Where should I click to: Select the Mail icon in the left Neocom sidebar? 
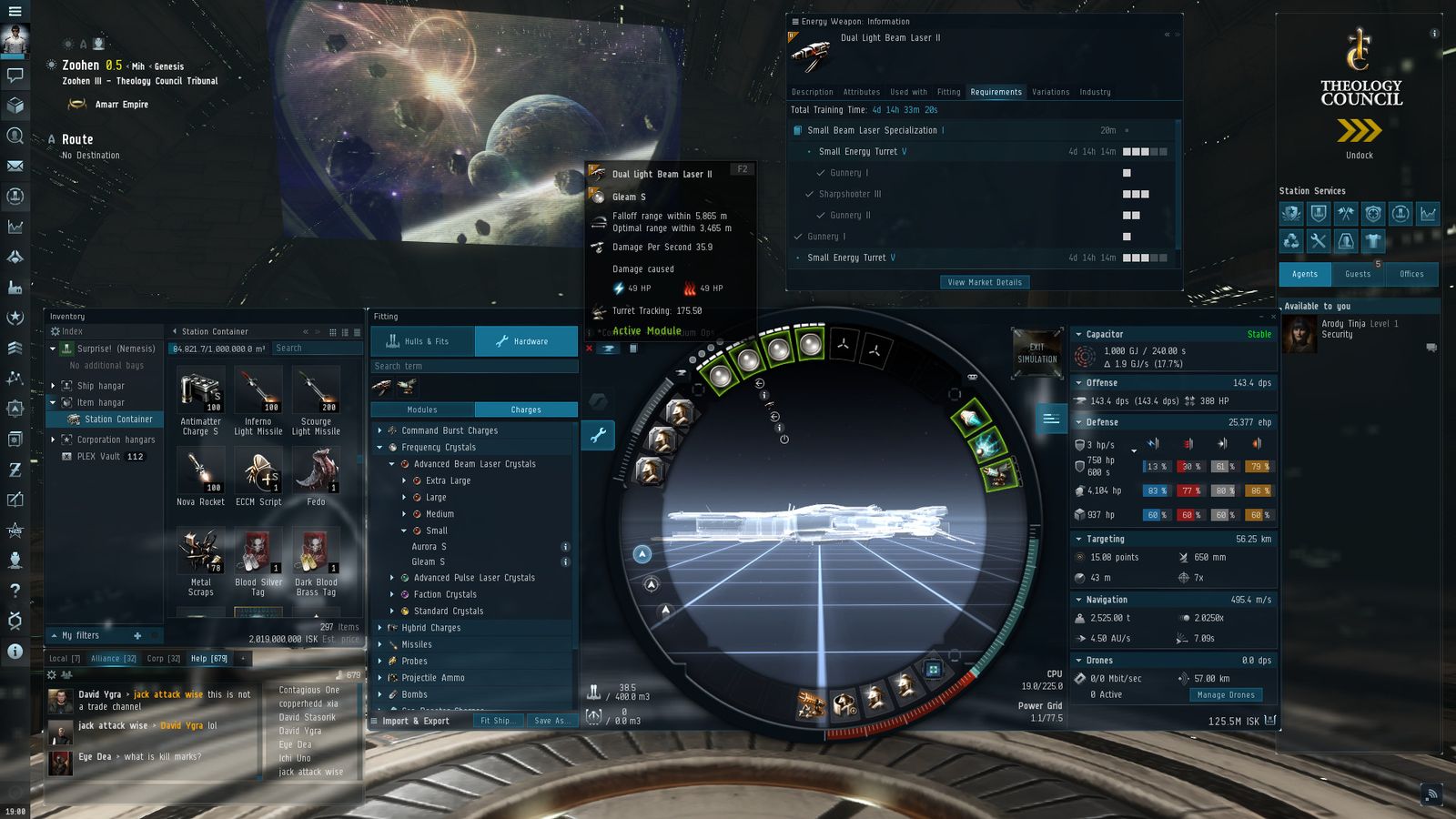pos(15,167)
